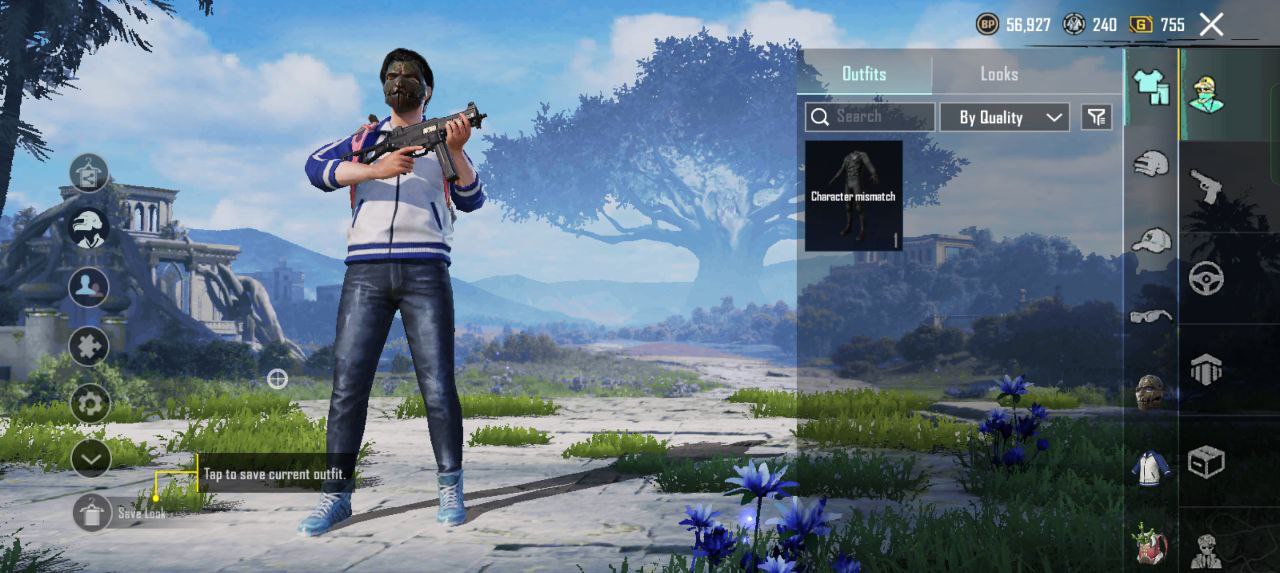1280x573 pixels.
Task: Select the Outfits tab
Action: coord(864,74)
